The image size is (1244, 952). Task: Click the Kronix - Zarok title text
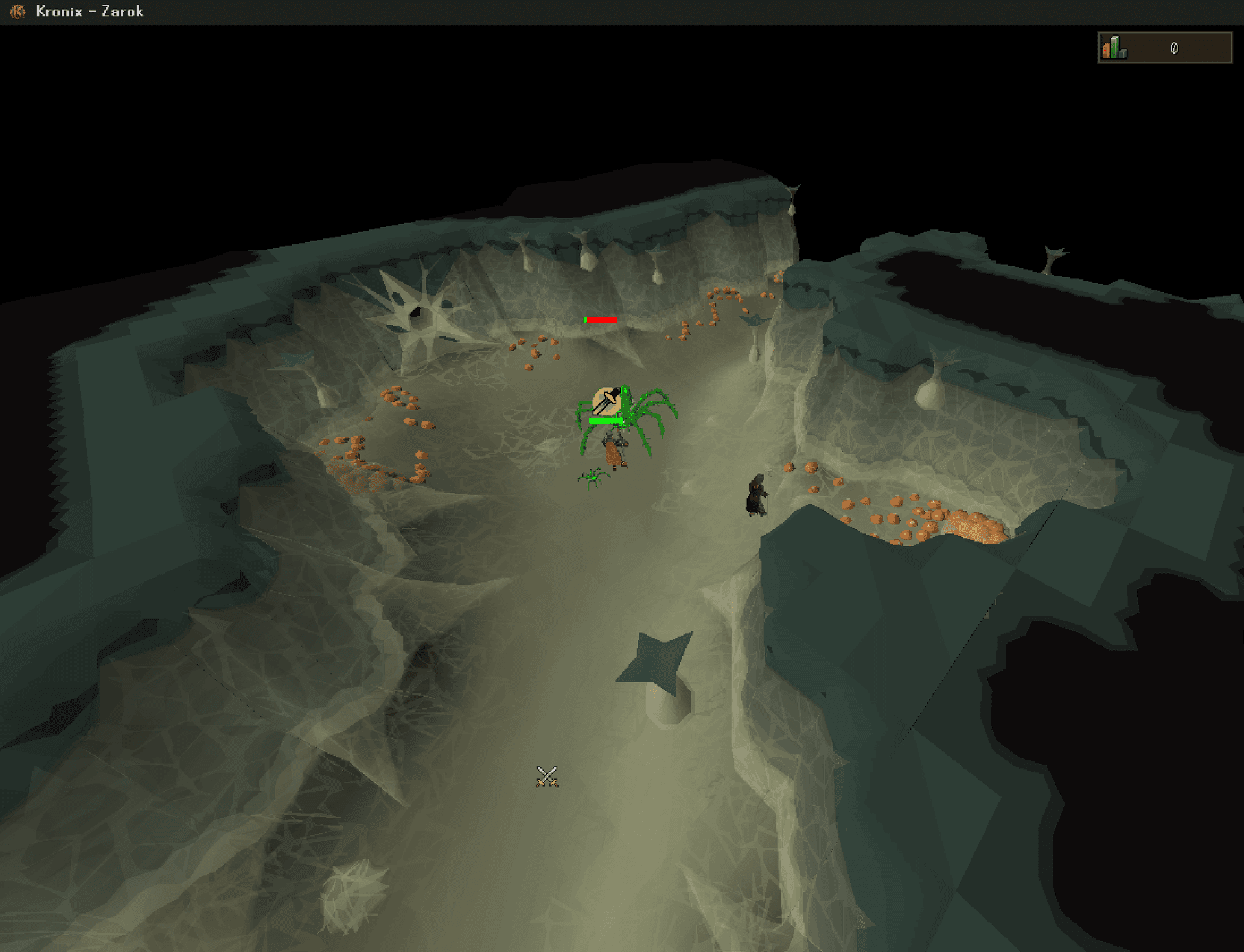pos(89,11)
